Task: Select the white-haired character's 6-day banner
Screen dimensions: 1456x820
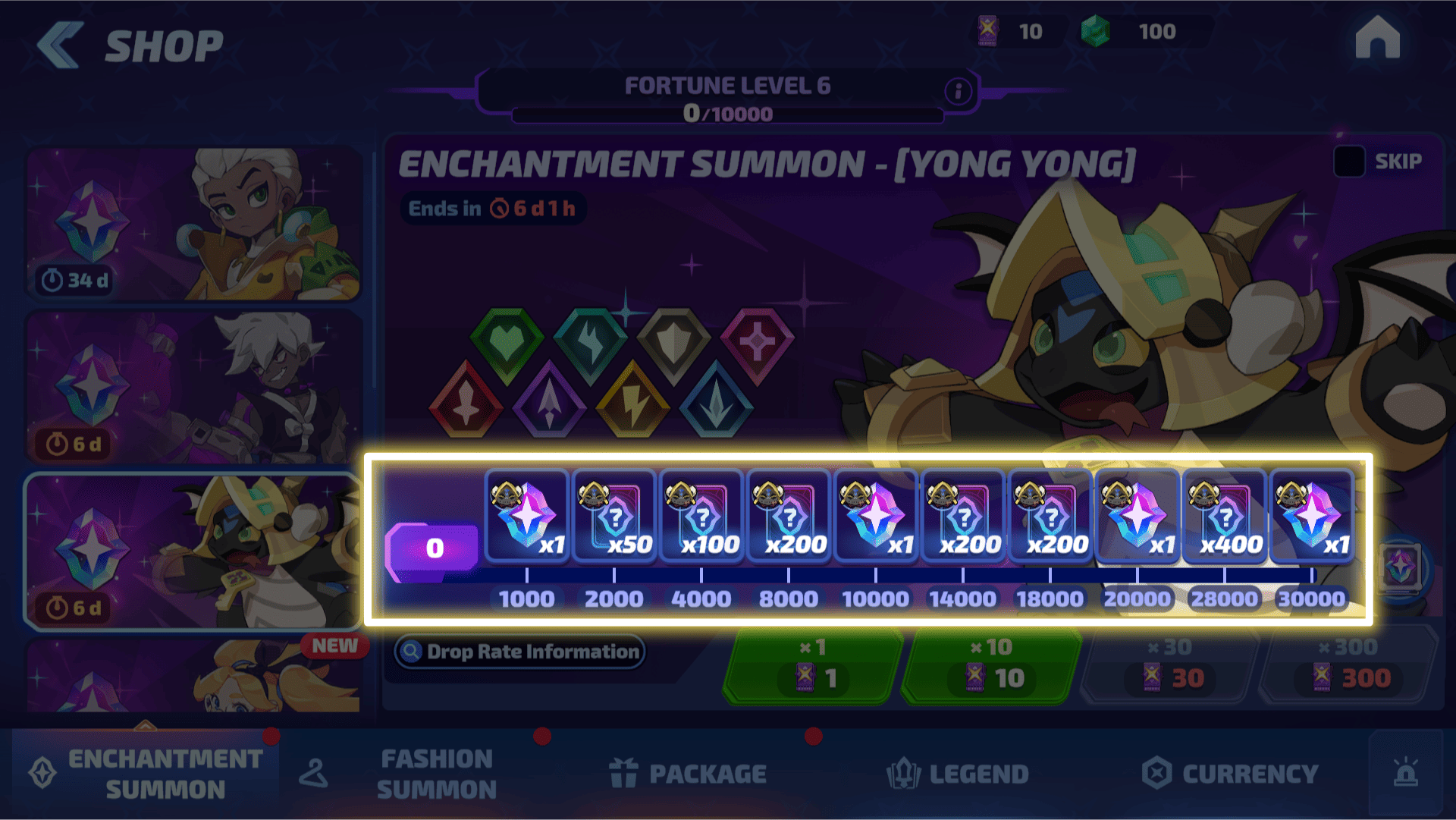Action: (x=193, y=388)
